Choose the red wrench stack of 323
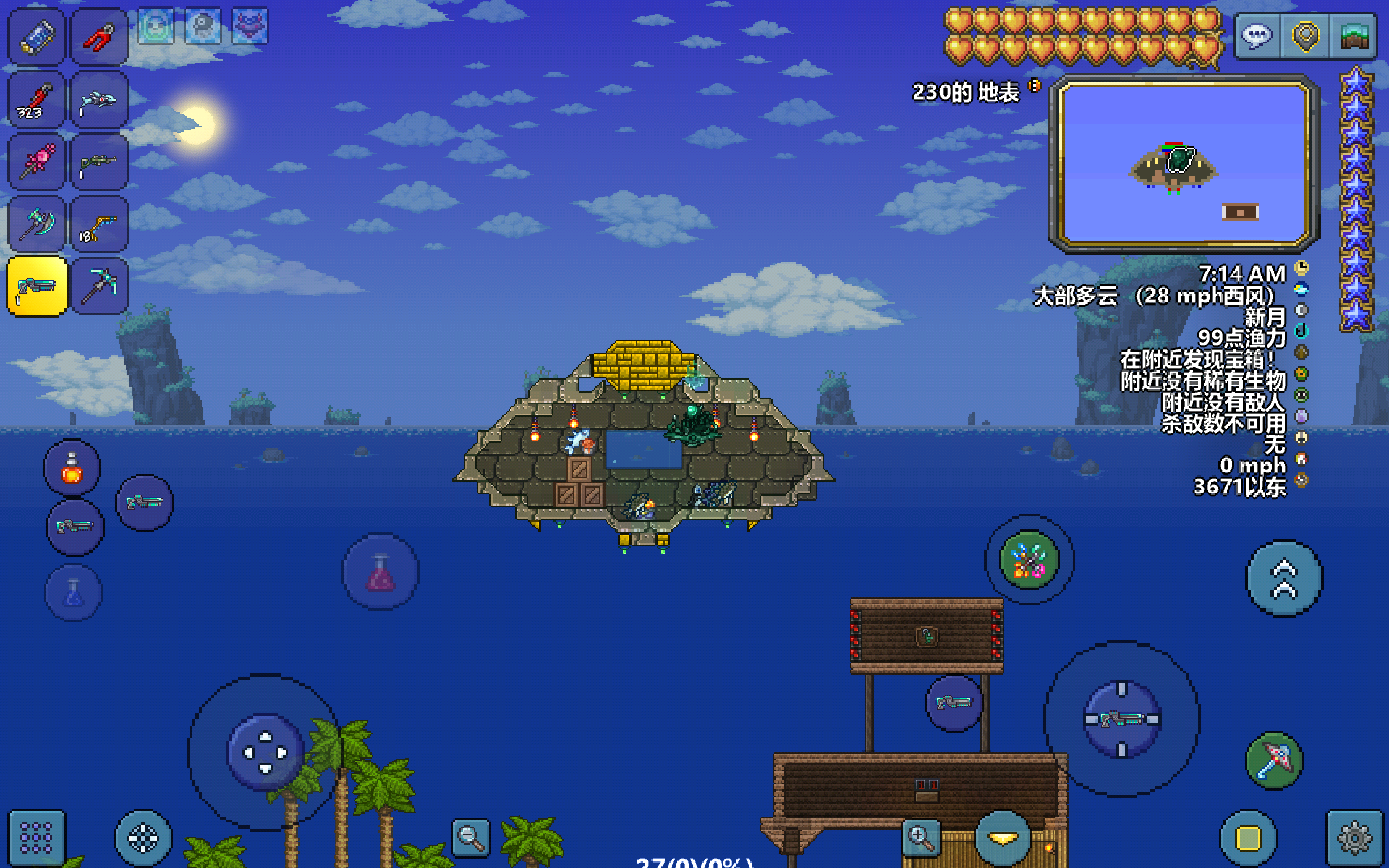This screenshot has width=1389, height=868. 36,100
